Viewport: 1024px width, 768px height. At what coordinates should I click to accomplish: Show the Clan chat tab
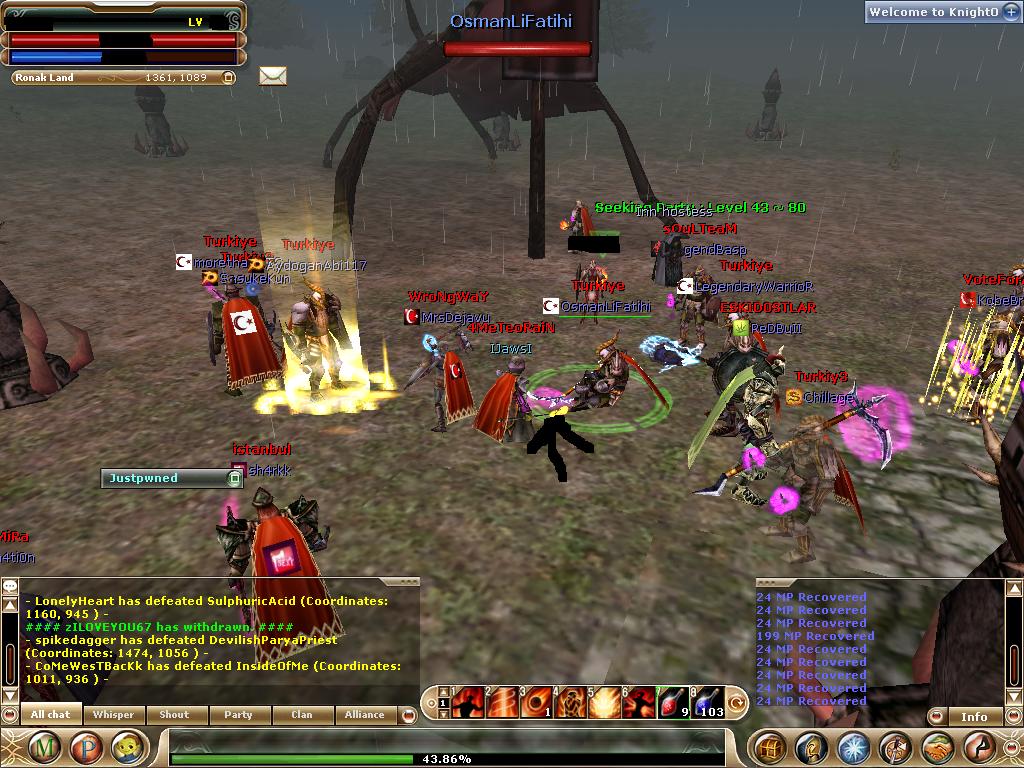[301, 715]
